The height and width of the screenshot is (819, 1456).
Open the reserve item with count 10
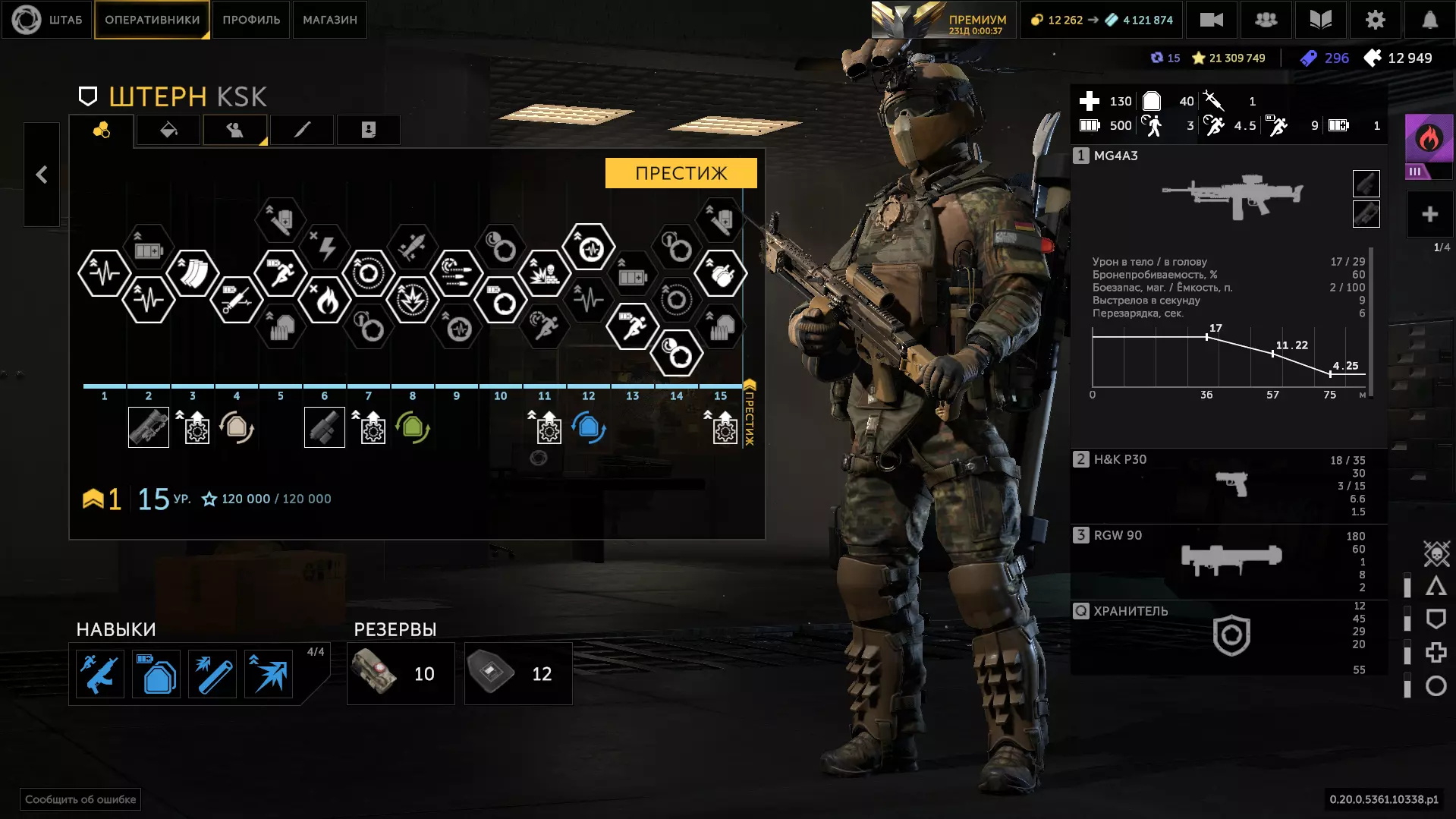[x=401, y=673]
